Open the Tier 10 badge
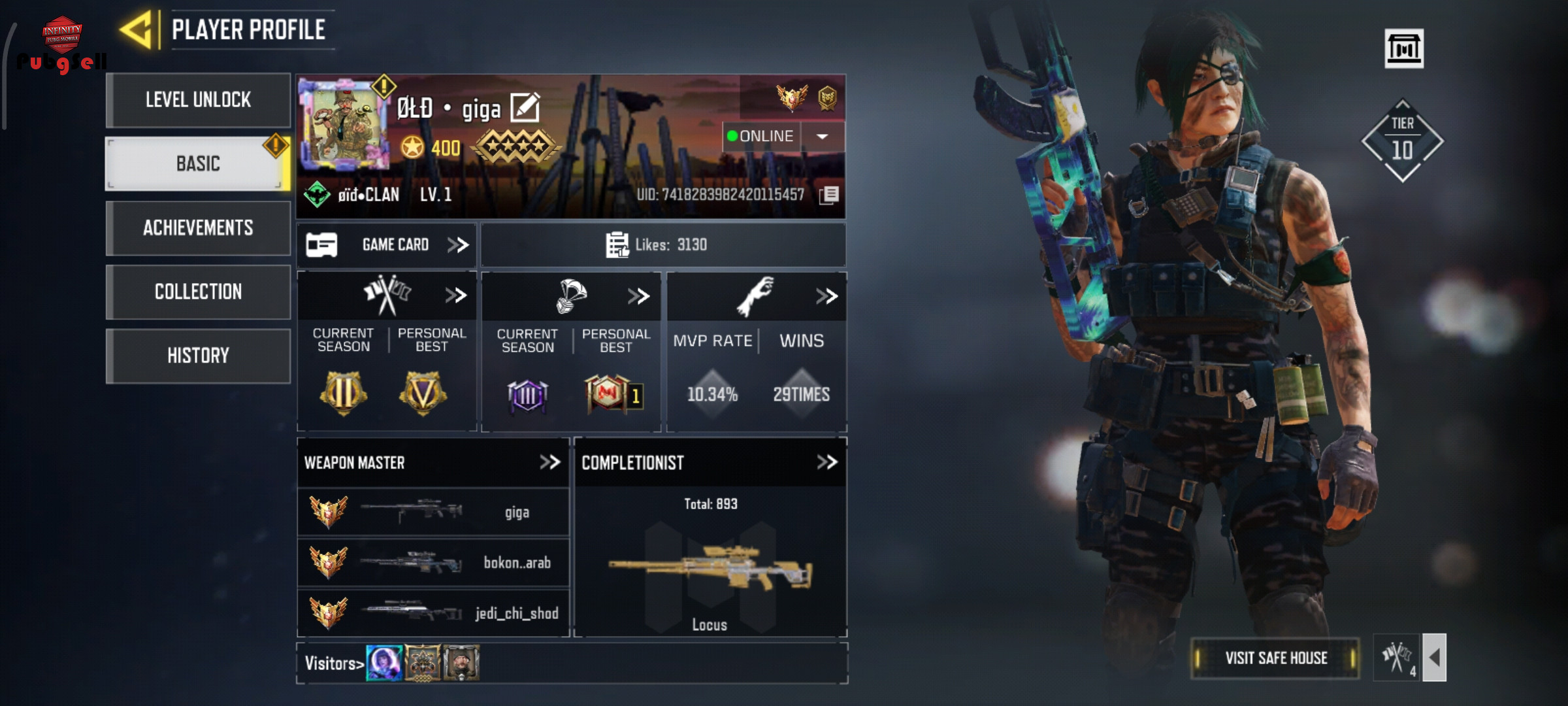 [x=1402, y=141]
